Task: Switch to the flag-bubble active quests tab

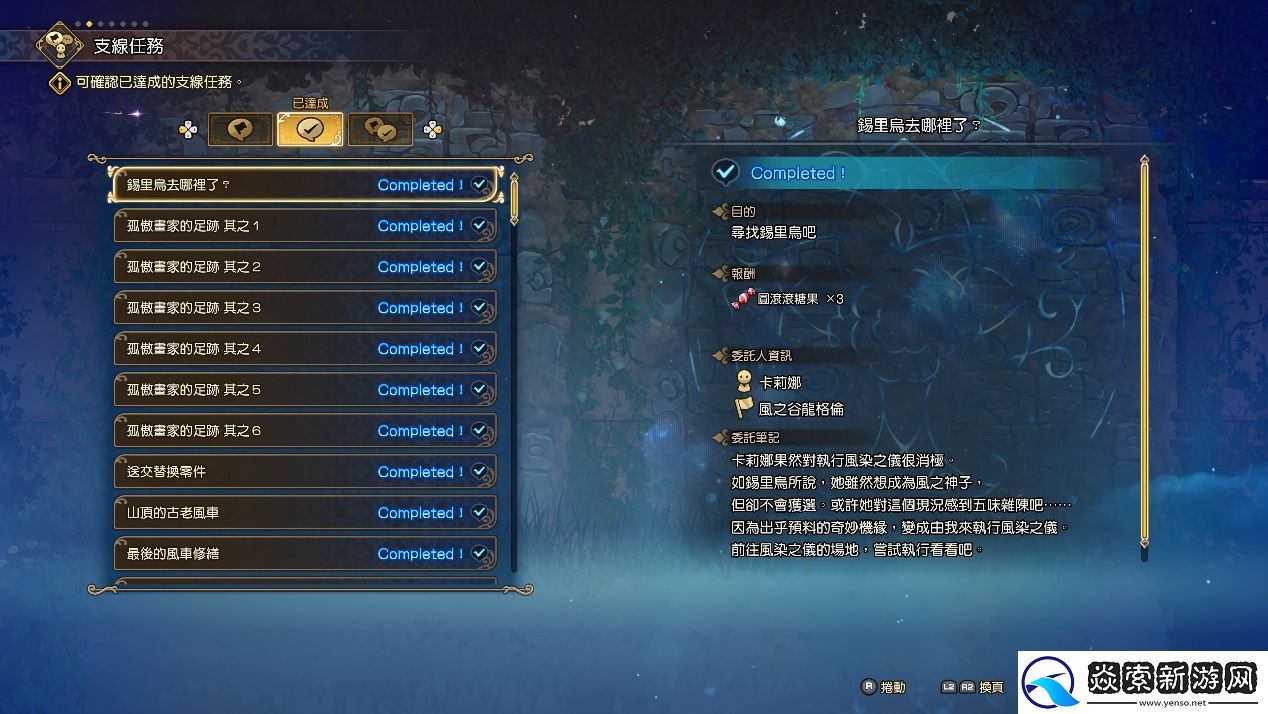Action: click(x=240, y=129)
